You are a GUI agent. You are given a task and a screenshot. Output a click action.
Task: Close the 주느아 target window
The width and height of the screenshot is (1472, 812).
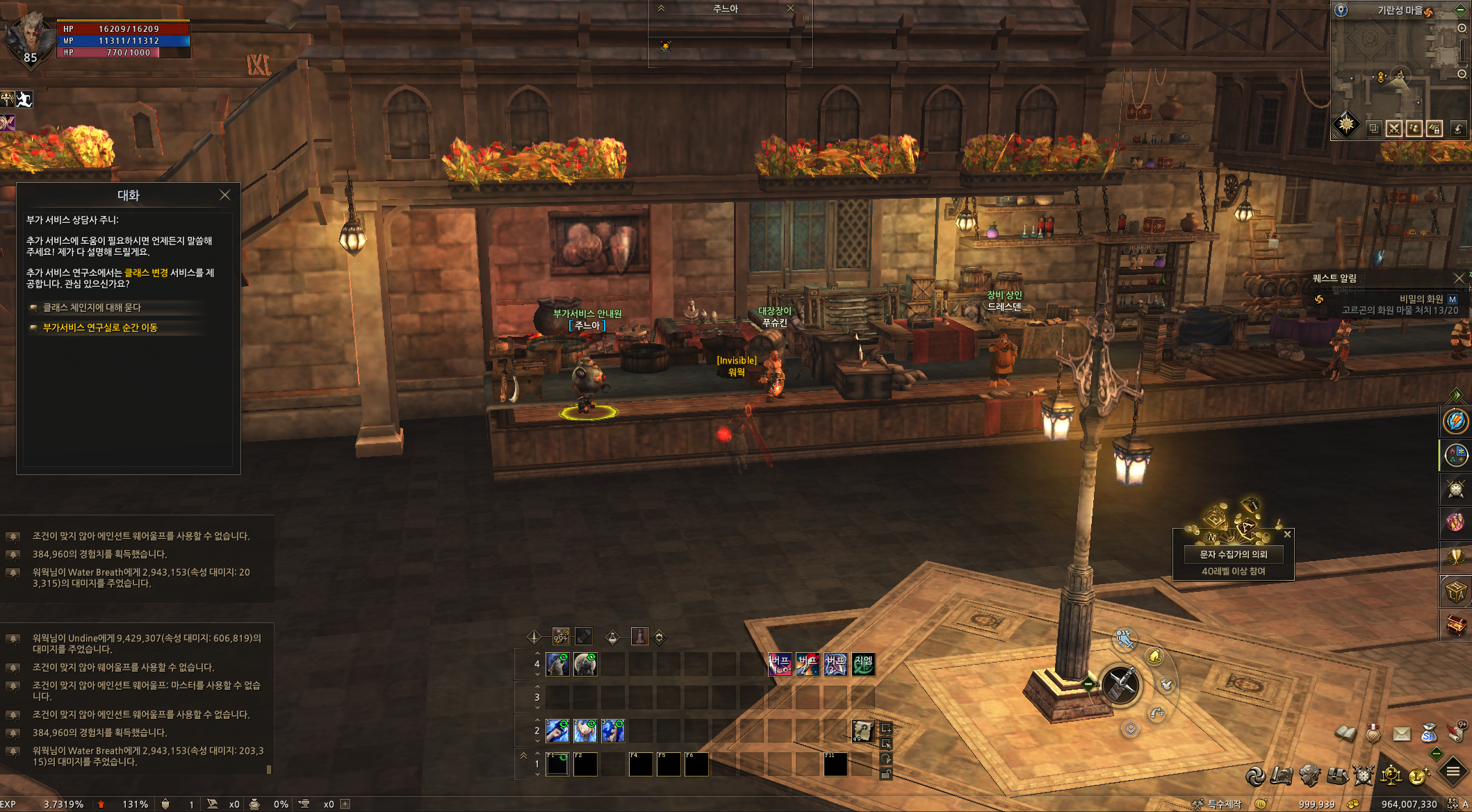coord(790,8)
